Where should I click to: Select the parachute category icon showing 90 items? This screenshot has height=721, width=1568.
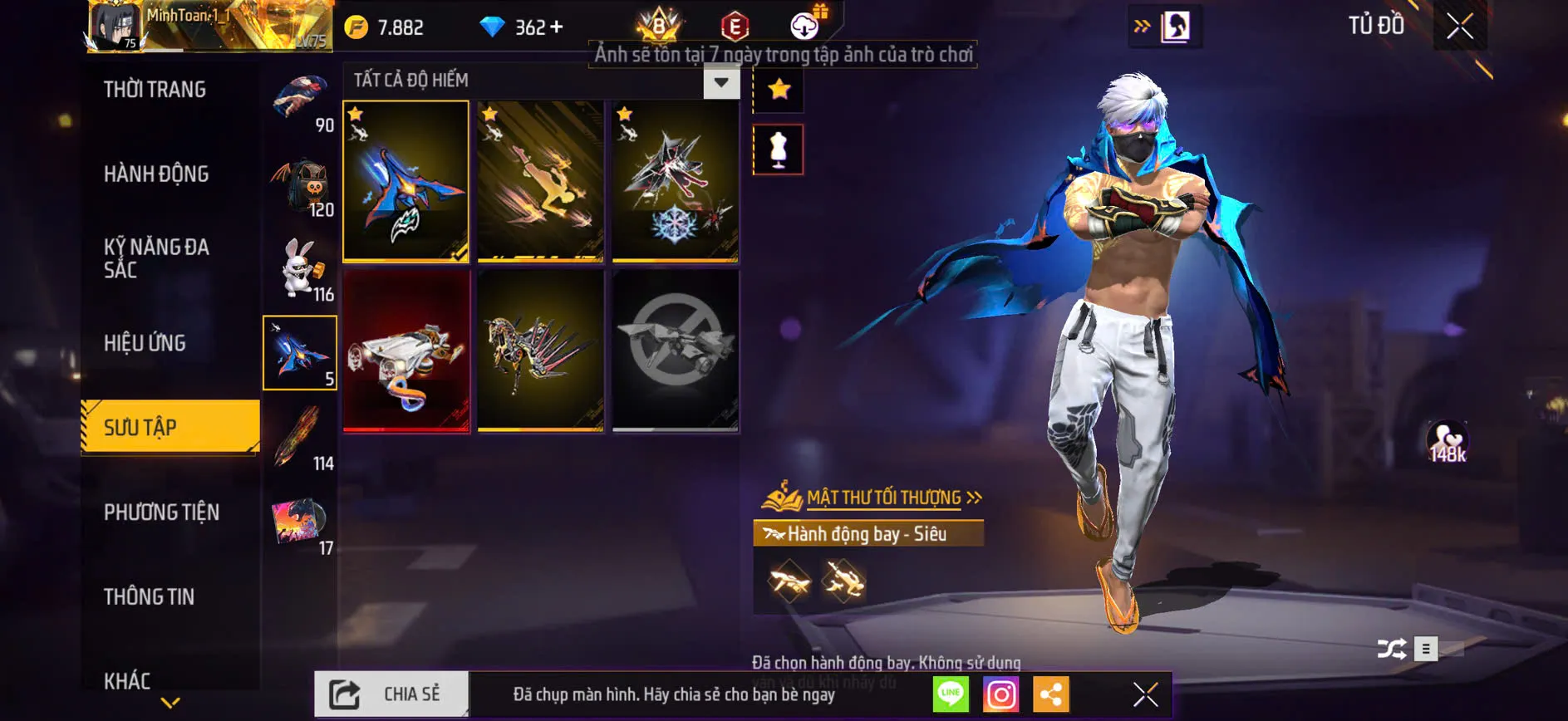click(x=301, y=100)
